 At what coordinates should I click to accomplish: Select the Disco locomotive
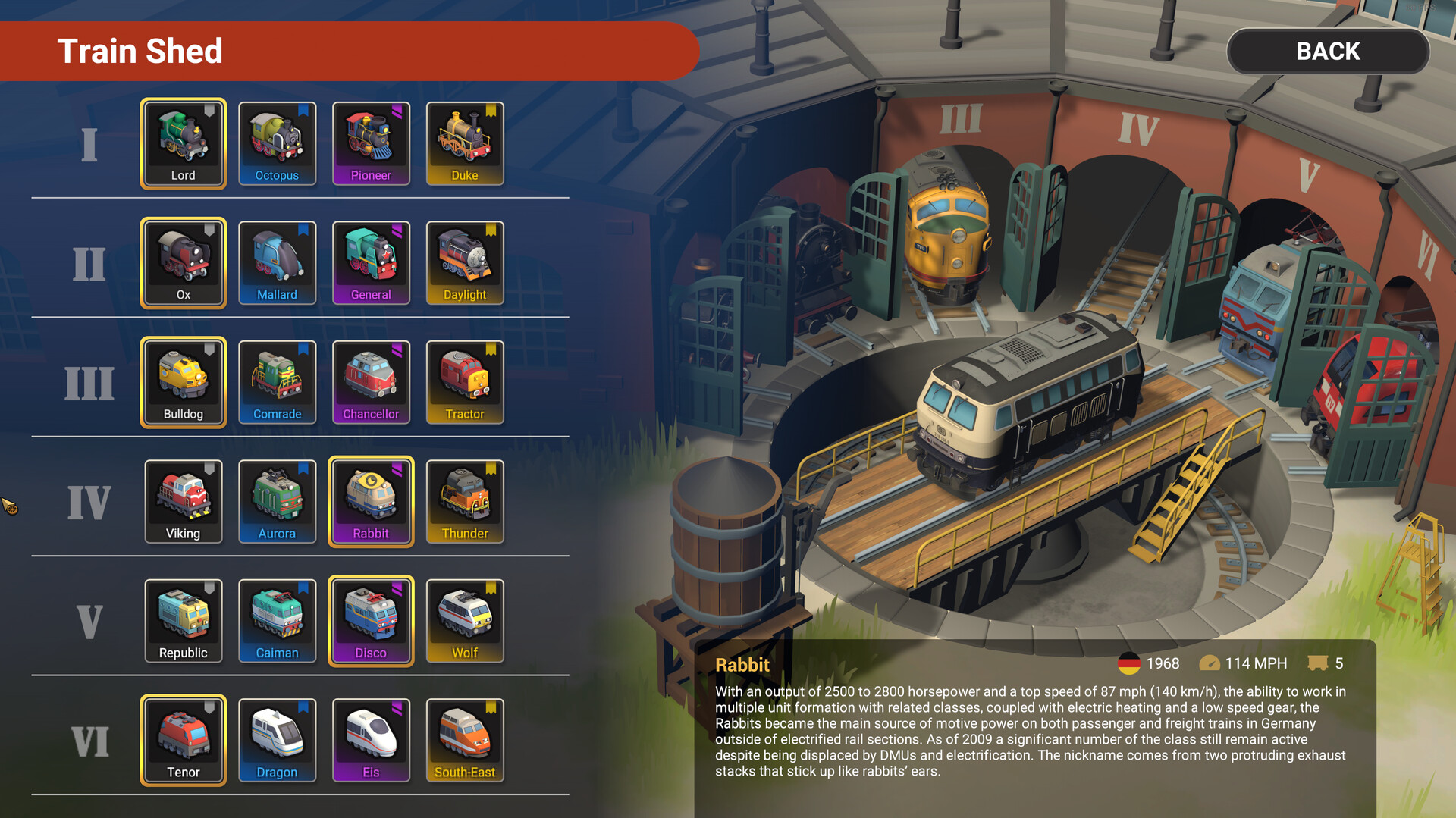pyautogui.click(x=371, y=621)
